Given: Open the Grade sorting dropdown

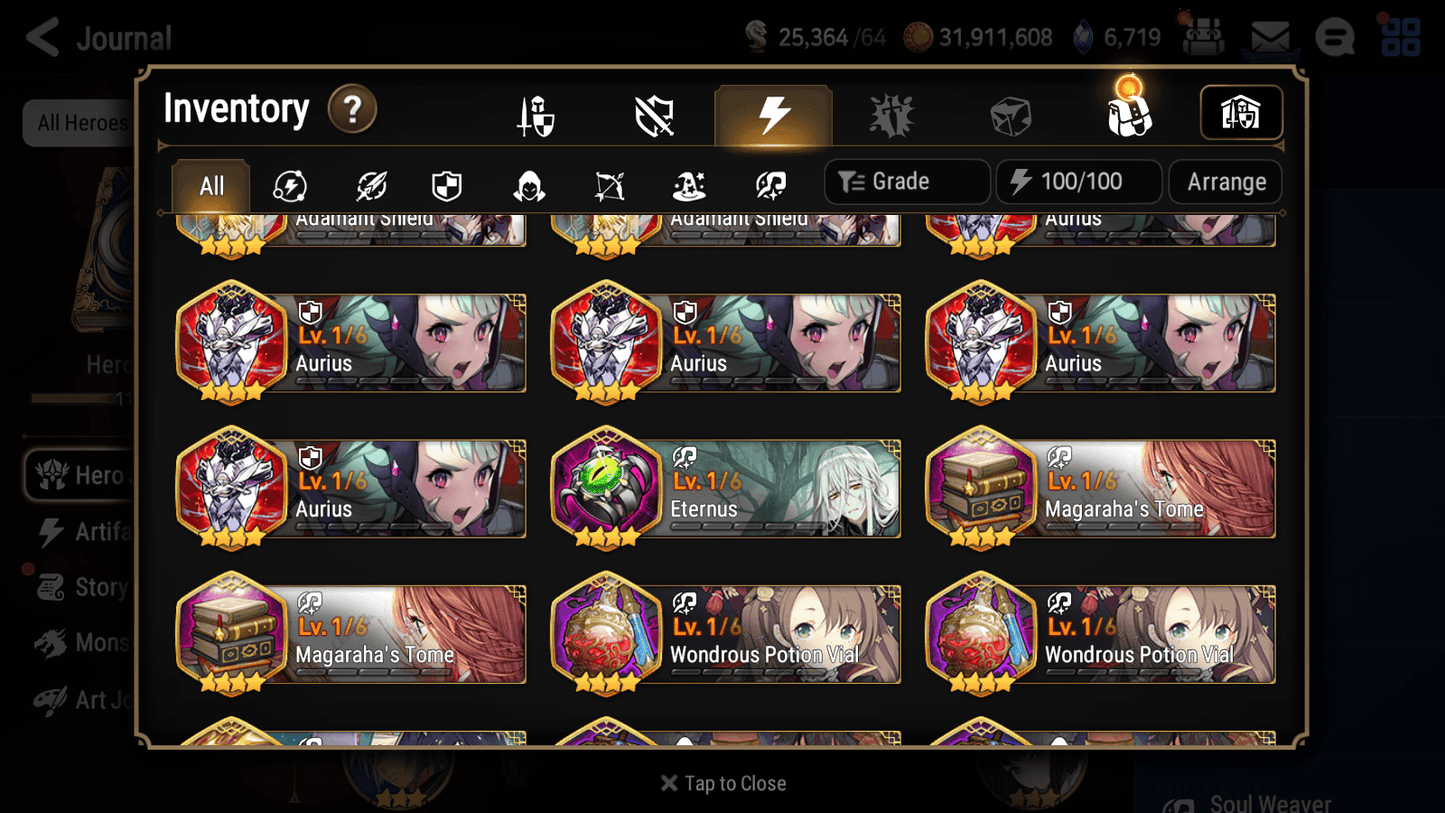Looking at the screenshot, I should (x=906, y=181).
